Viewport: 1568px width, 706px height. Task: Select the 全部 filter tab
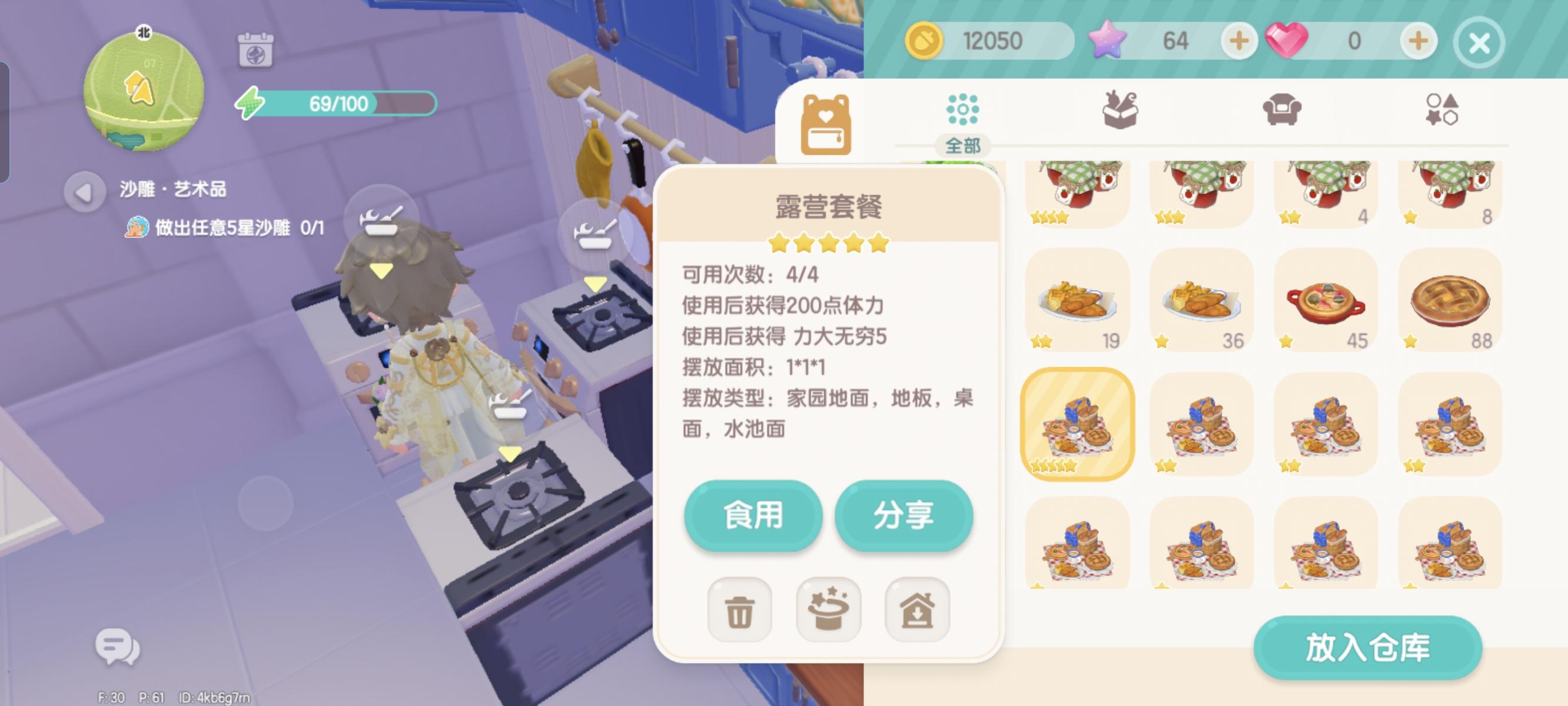(x=965, y=146)
